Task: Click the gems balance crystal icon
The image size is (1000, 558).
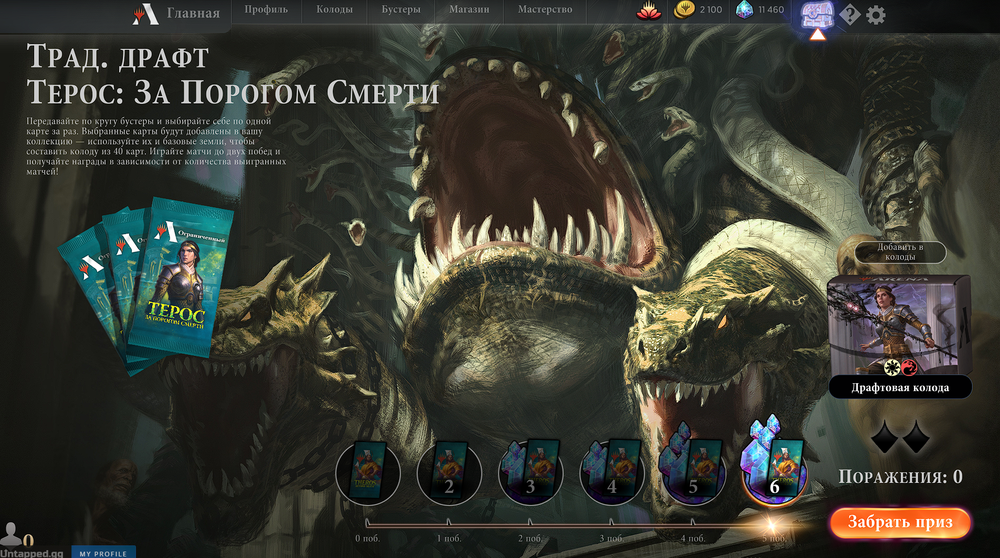Action: tap(743, 11)
